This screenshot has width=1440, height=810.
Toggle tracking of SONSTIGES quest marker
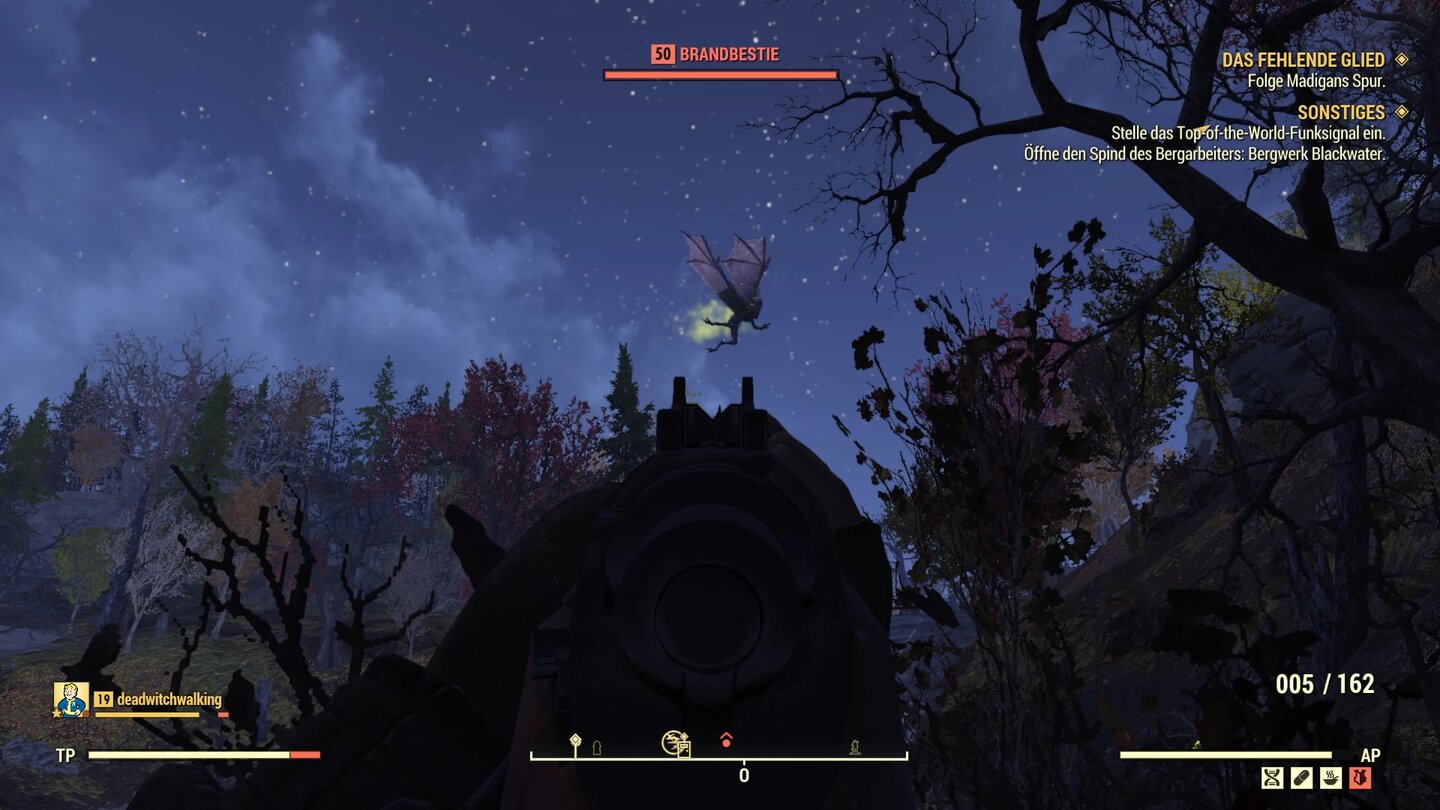click(1402, 112)
